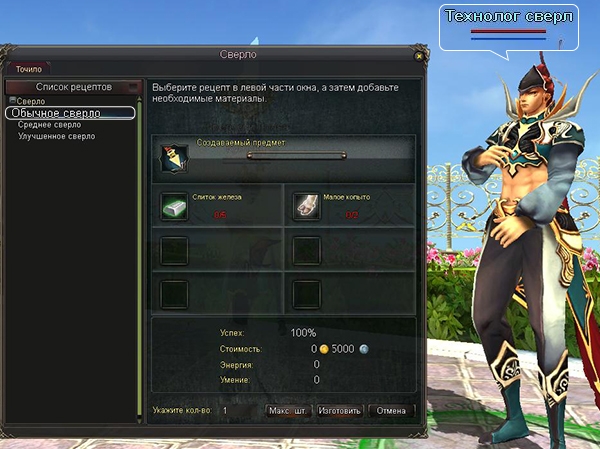Choose the Среднее сверло recipe

(50, 125)
